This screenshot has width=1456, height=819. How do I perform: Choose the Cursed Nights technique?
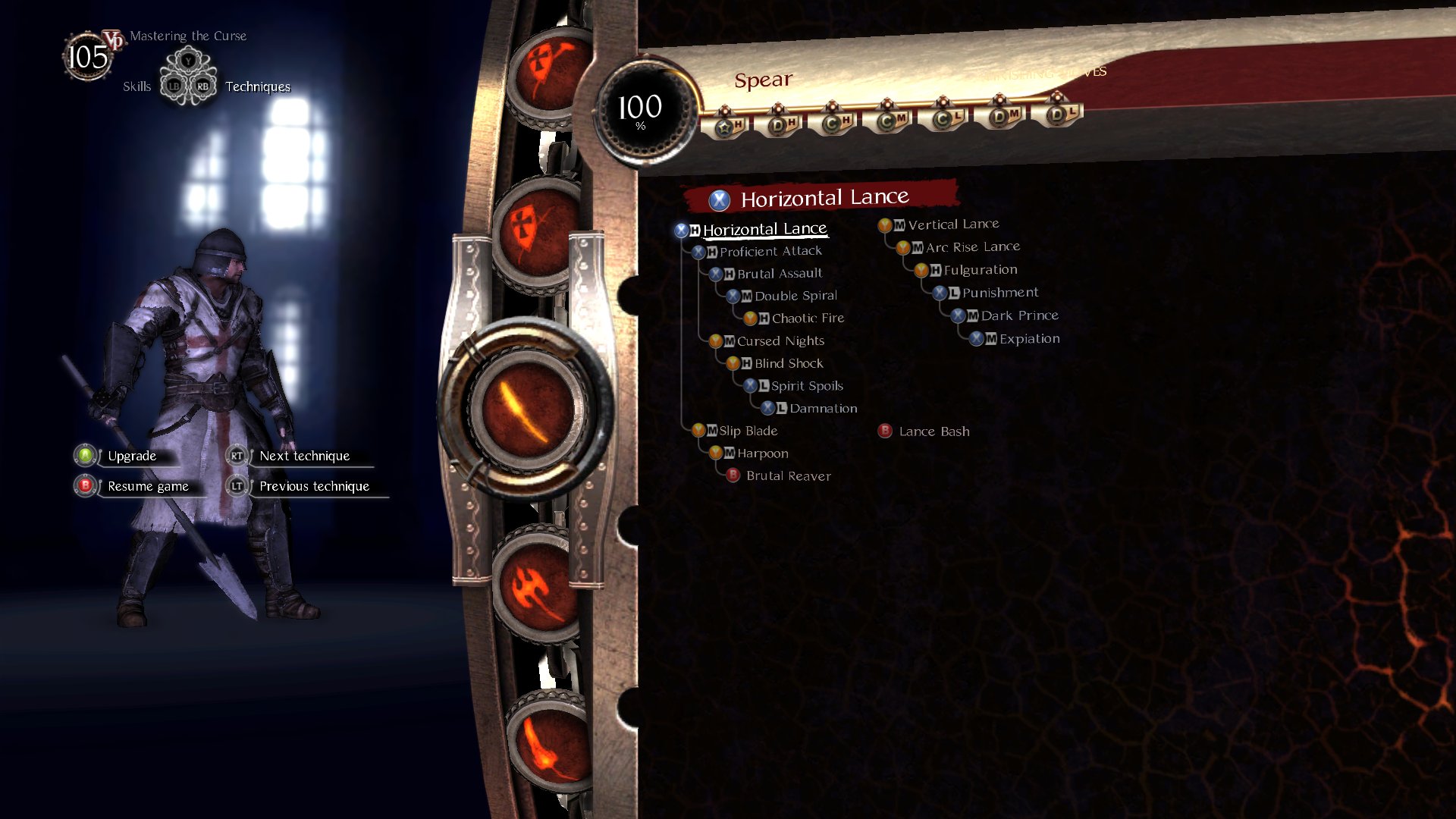pos(780,341)
